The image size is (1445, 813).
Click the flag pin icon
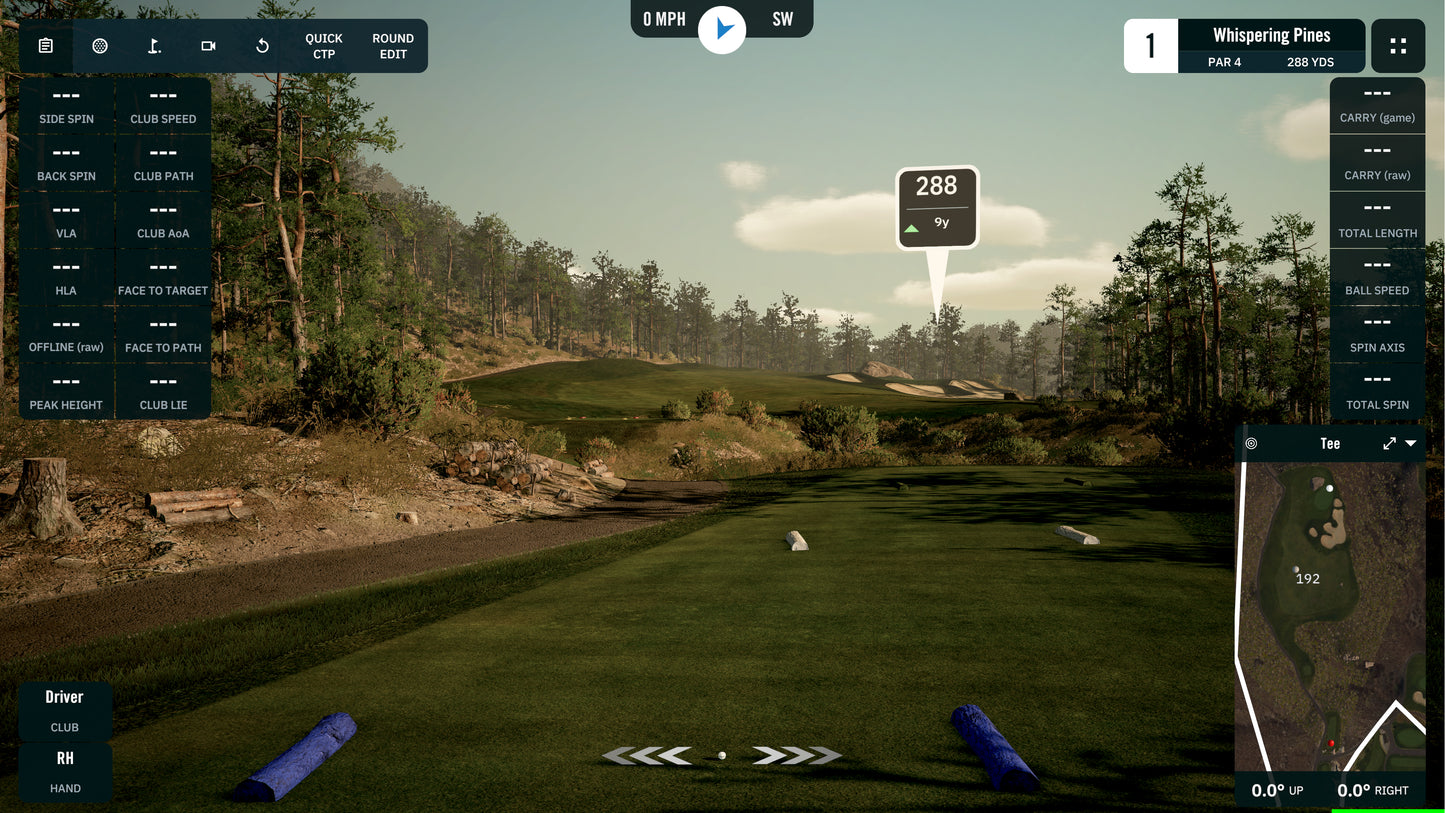point(153,45)
